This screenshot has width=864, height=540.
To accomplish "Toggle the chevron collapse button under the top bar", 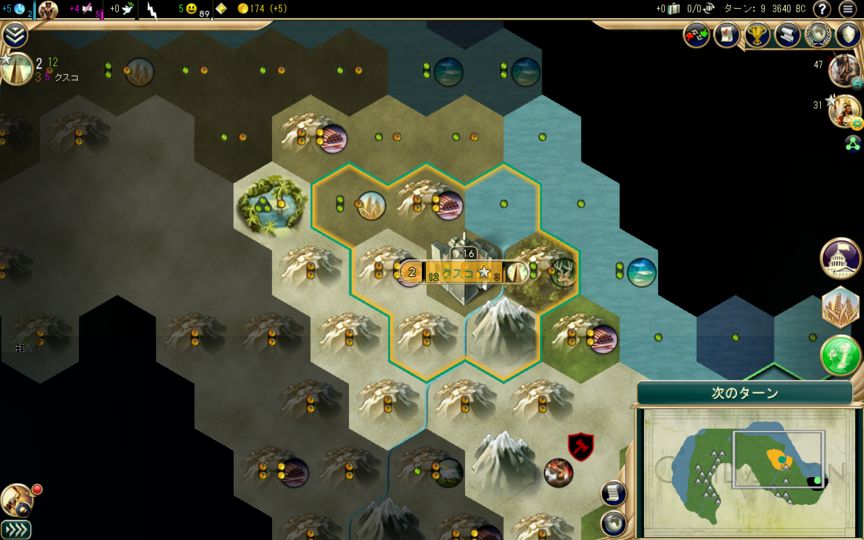I will pyautogui.click(x=14, y=35).
